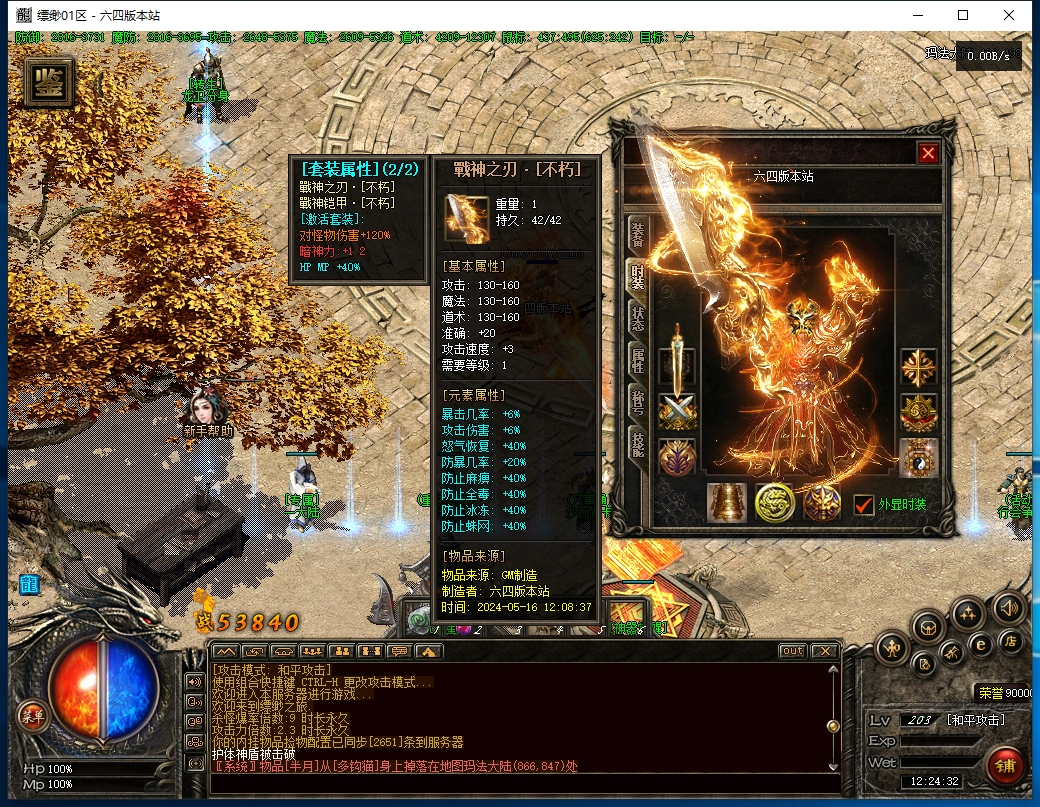
Task: Maximize the game window
Action: click(x=963, y=15)
